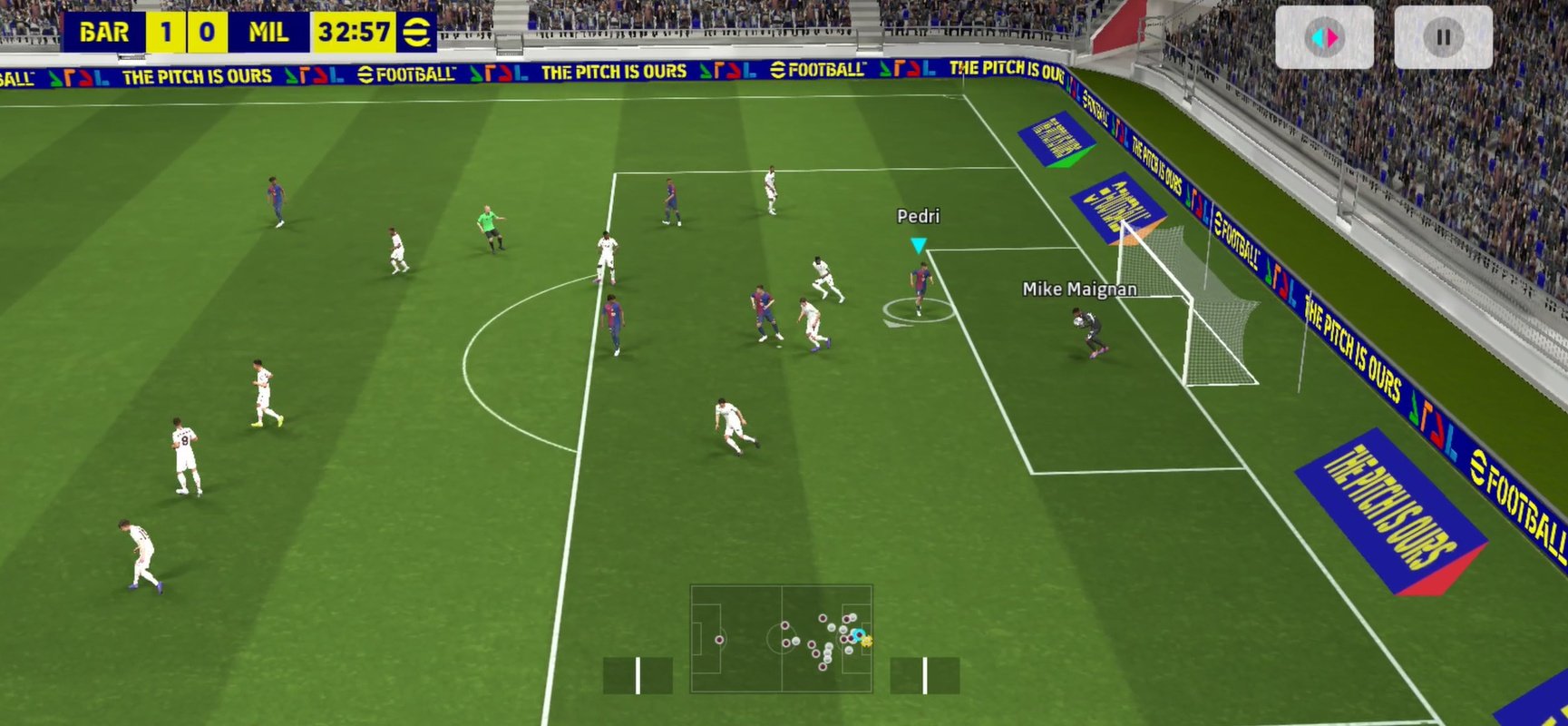Tap the right virtual control pad

927,674
